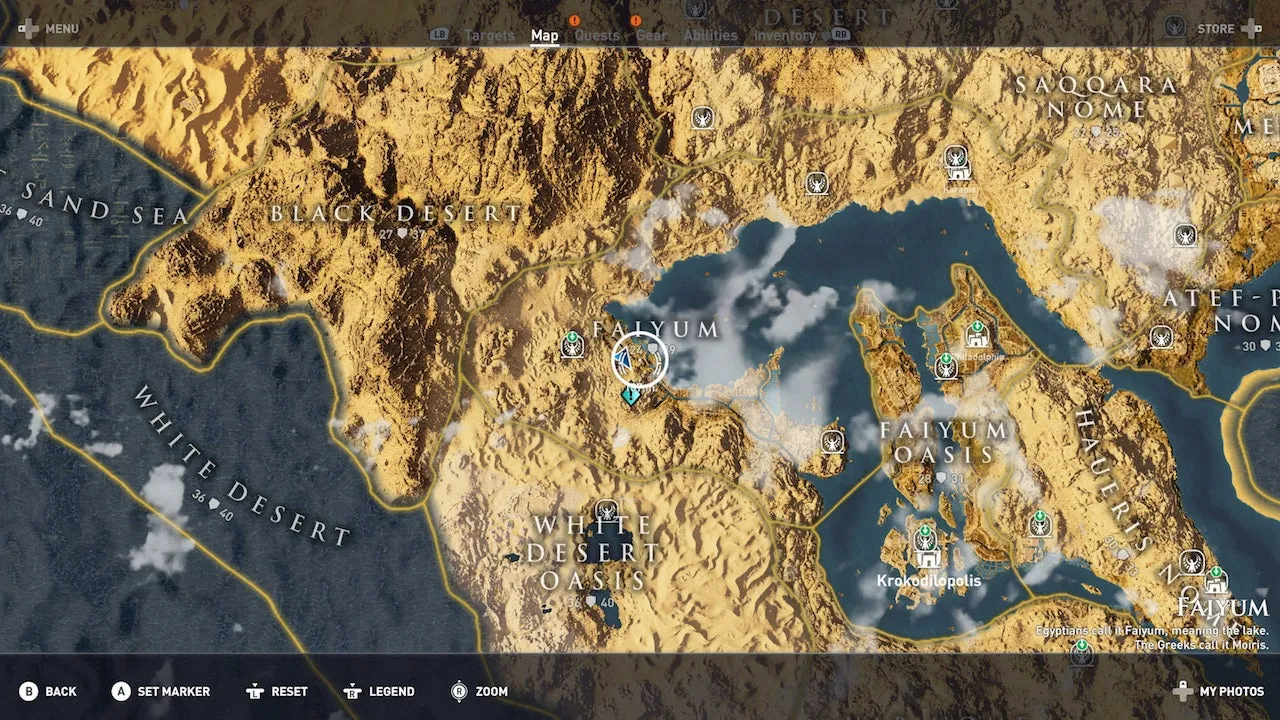Open the Store
Viewport: 1280px width, 720px height.
tap(1228, 29)
